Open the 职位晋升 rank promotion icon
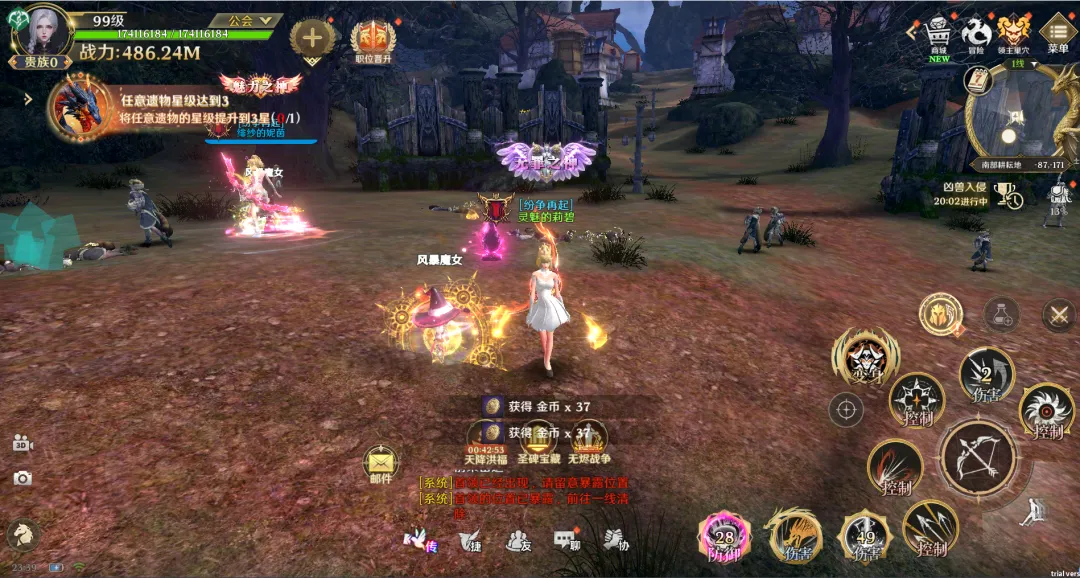 [x=373, y=40]
